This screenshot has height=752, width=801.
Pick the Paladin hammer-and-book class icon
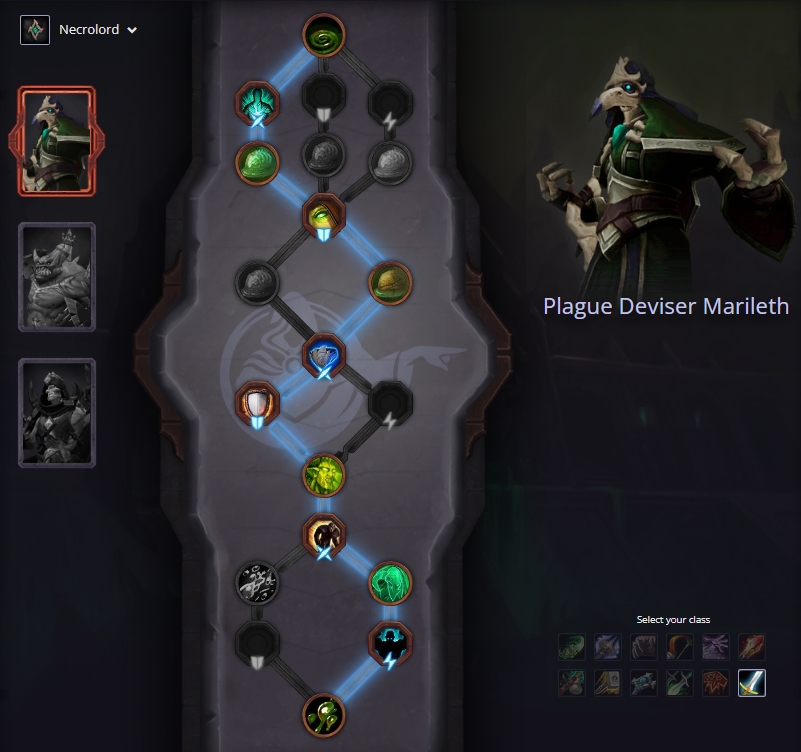(x=608, y=683)
